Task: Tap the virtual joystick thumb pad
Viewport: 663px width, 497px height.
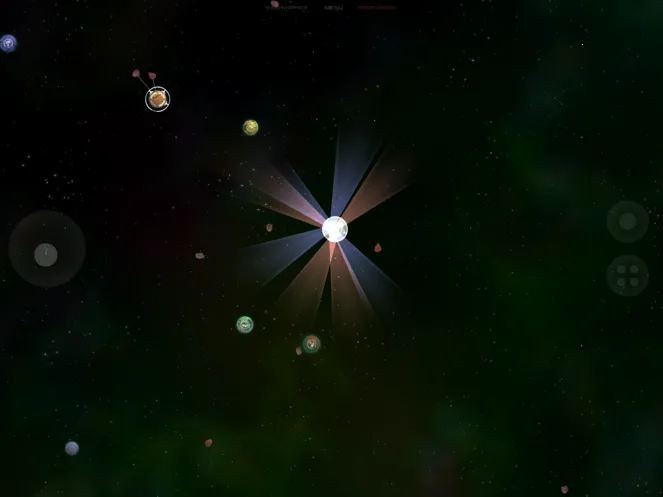Action: [46, 254]
